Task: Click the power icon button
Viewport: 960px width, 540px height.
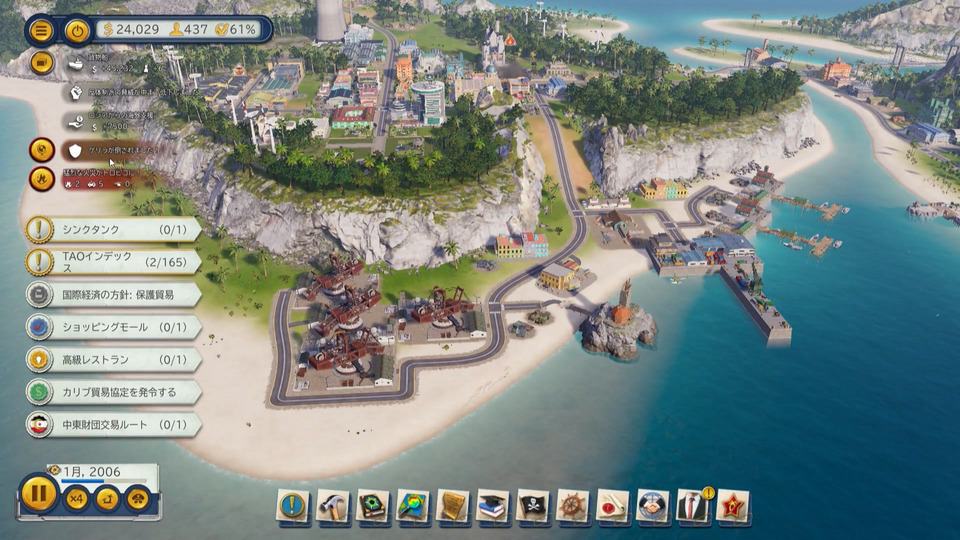Action: click(77, 30)
